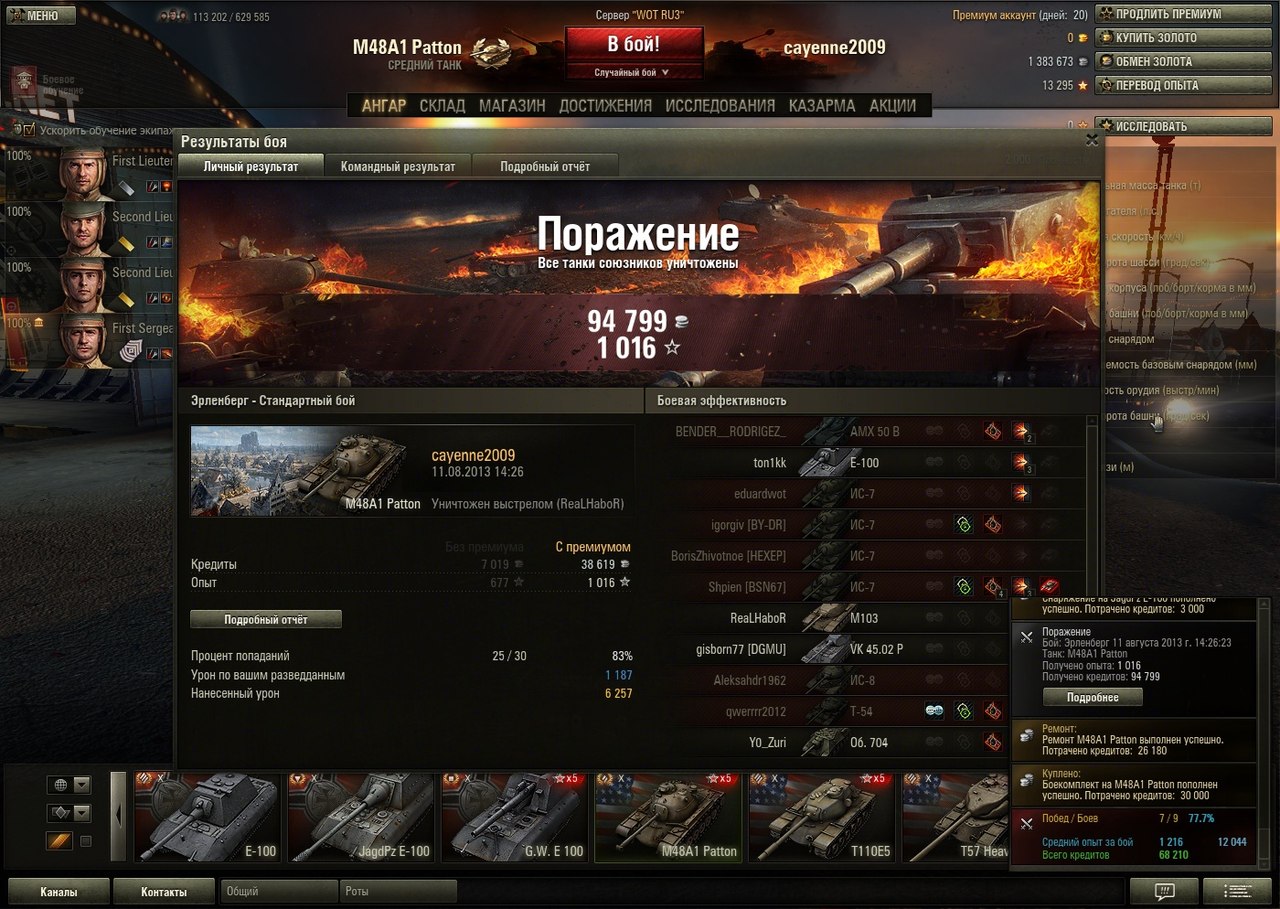Image resolution: width=1280 pixels, height=909 pixels.
Task: Open the Достижения section
Action: click(x=605, y=105)
